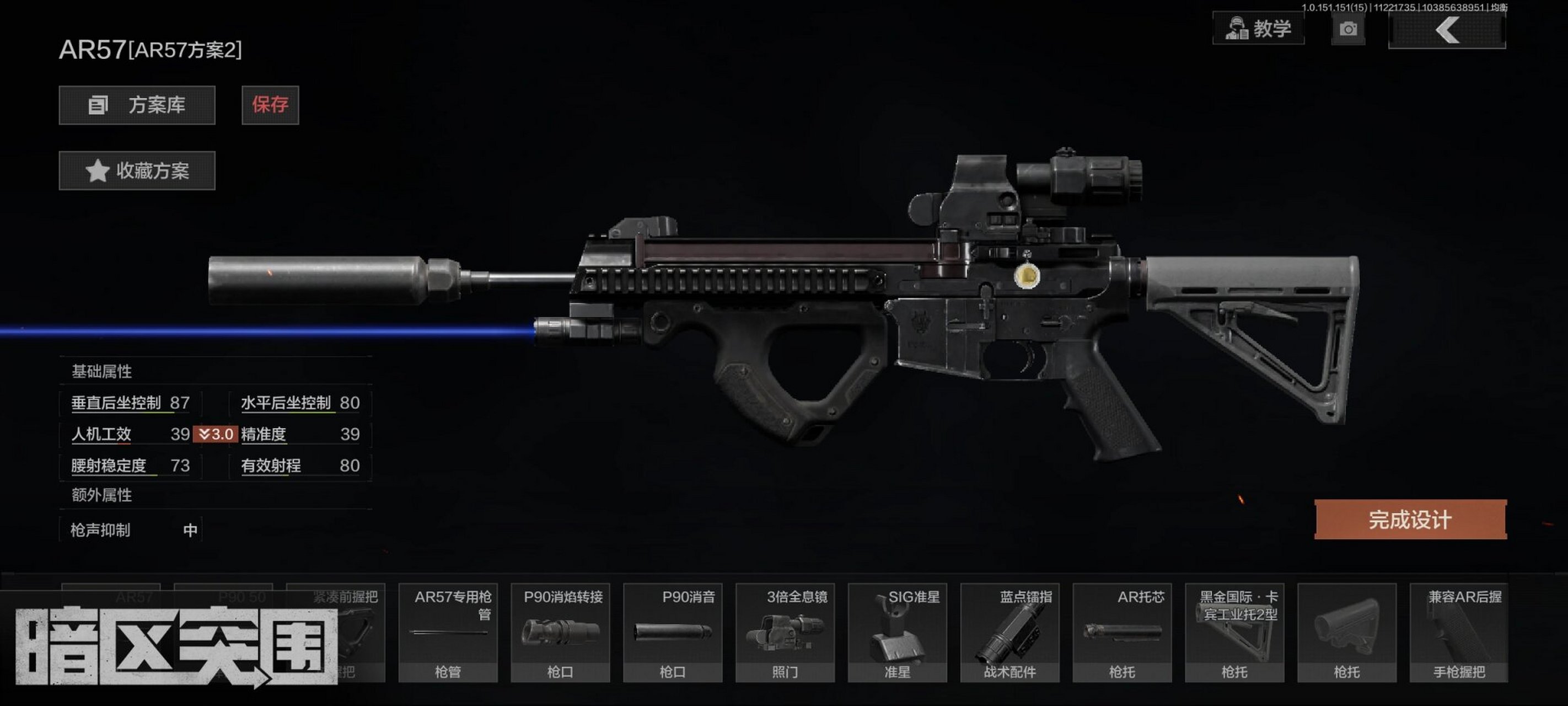
Task: Select the 兼容AR后握 pistol grip slot
Action: [1459, 632]
